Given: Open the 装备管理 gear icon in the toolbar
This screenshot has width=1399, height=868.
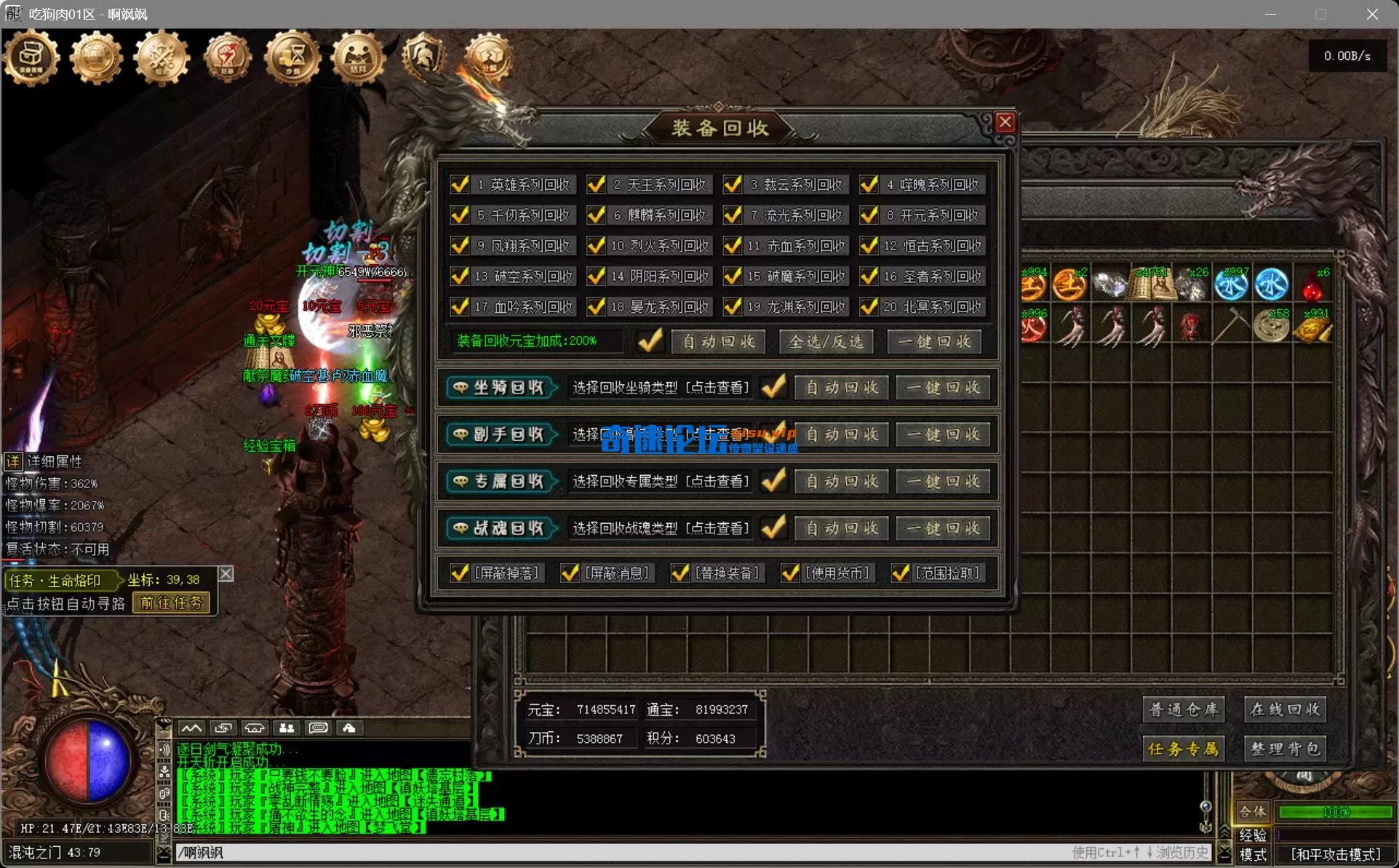Looking at the screenshot, I should [x=31, y=58].
